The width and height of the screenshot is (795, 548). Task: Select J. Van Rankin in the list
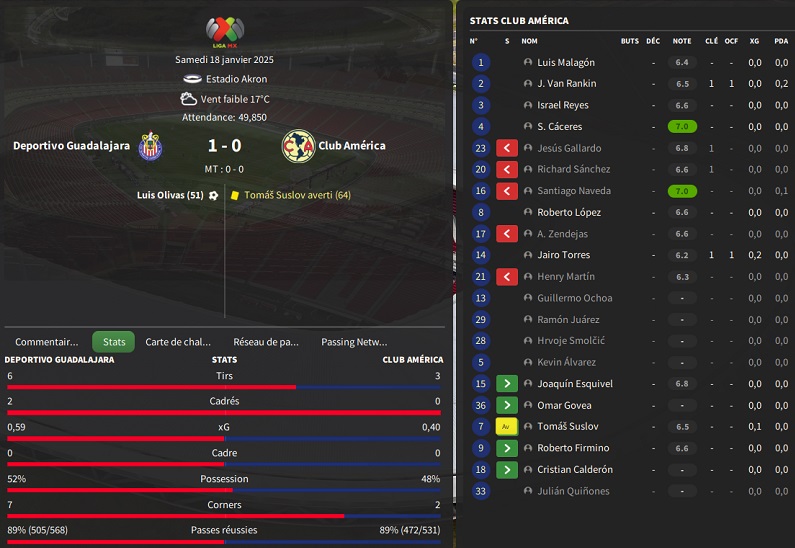[x=566, y=84]
